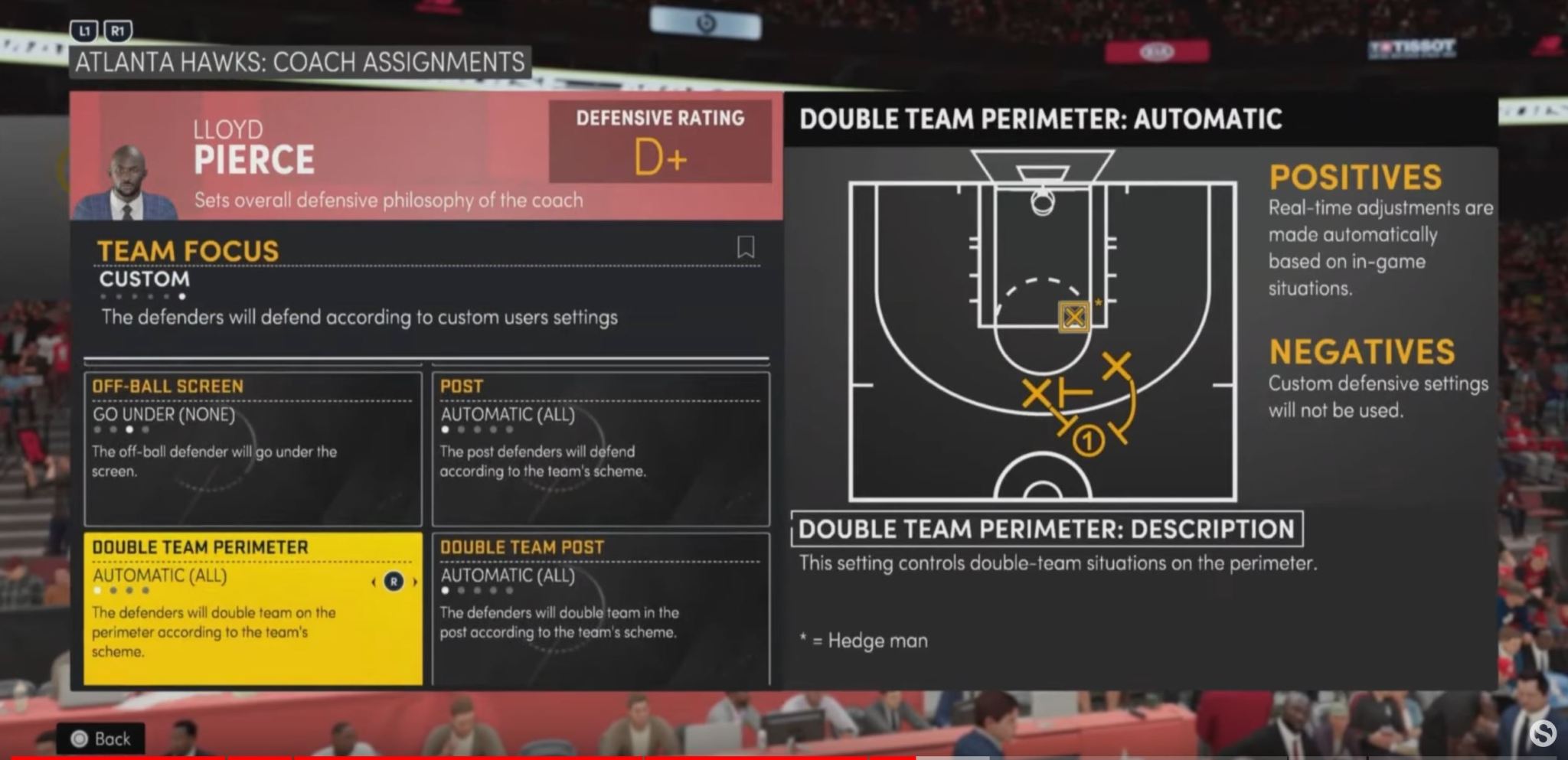Click the bookmark icon above Team Focus
Viewport: 1568px width, 760px height.
(x=746, y=247)
